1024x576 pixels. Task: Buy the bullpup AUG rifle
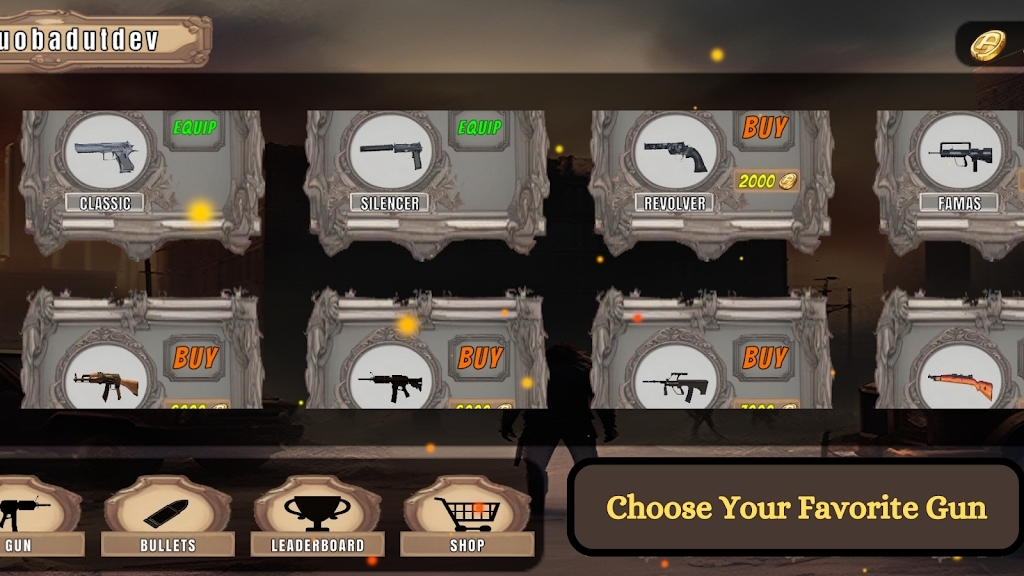[x=765, y=357]
